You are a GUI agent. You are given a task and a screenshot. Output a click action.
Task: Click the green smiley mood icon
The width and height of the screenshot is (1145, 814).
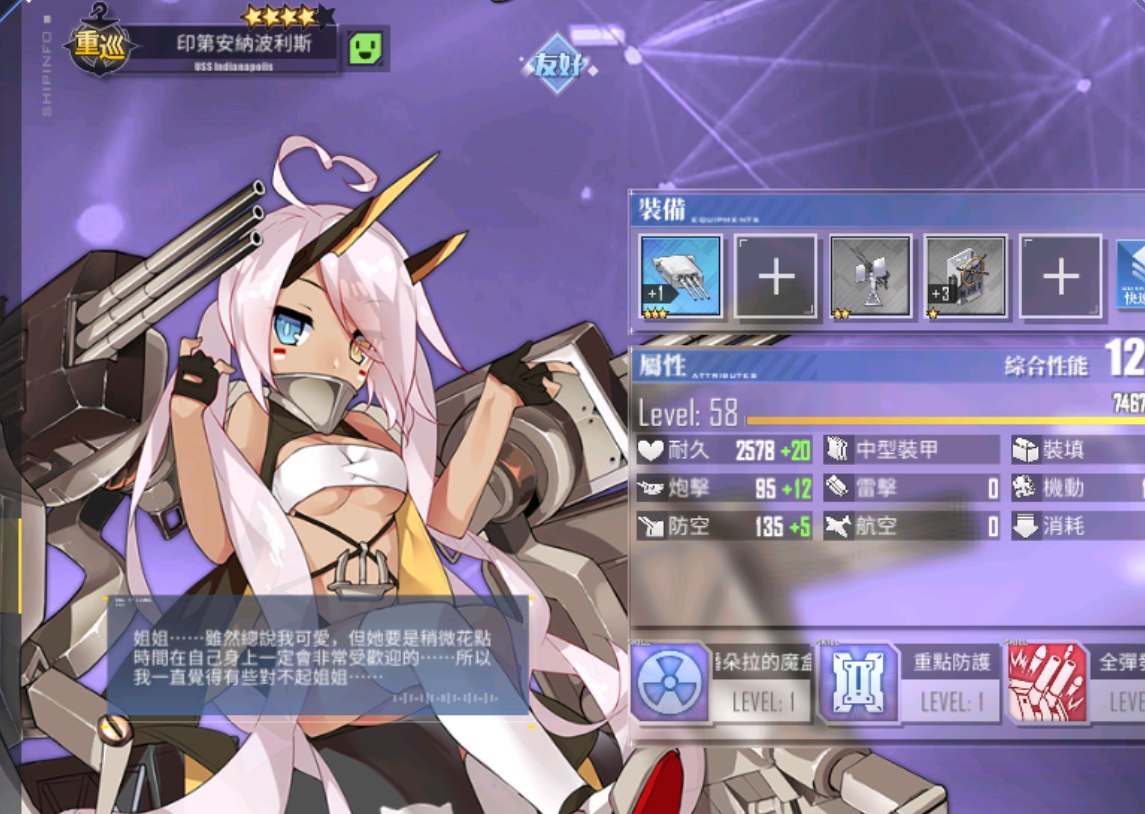coord(367,48)
